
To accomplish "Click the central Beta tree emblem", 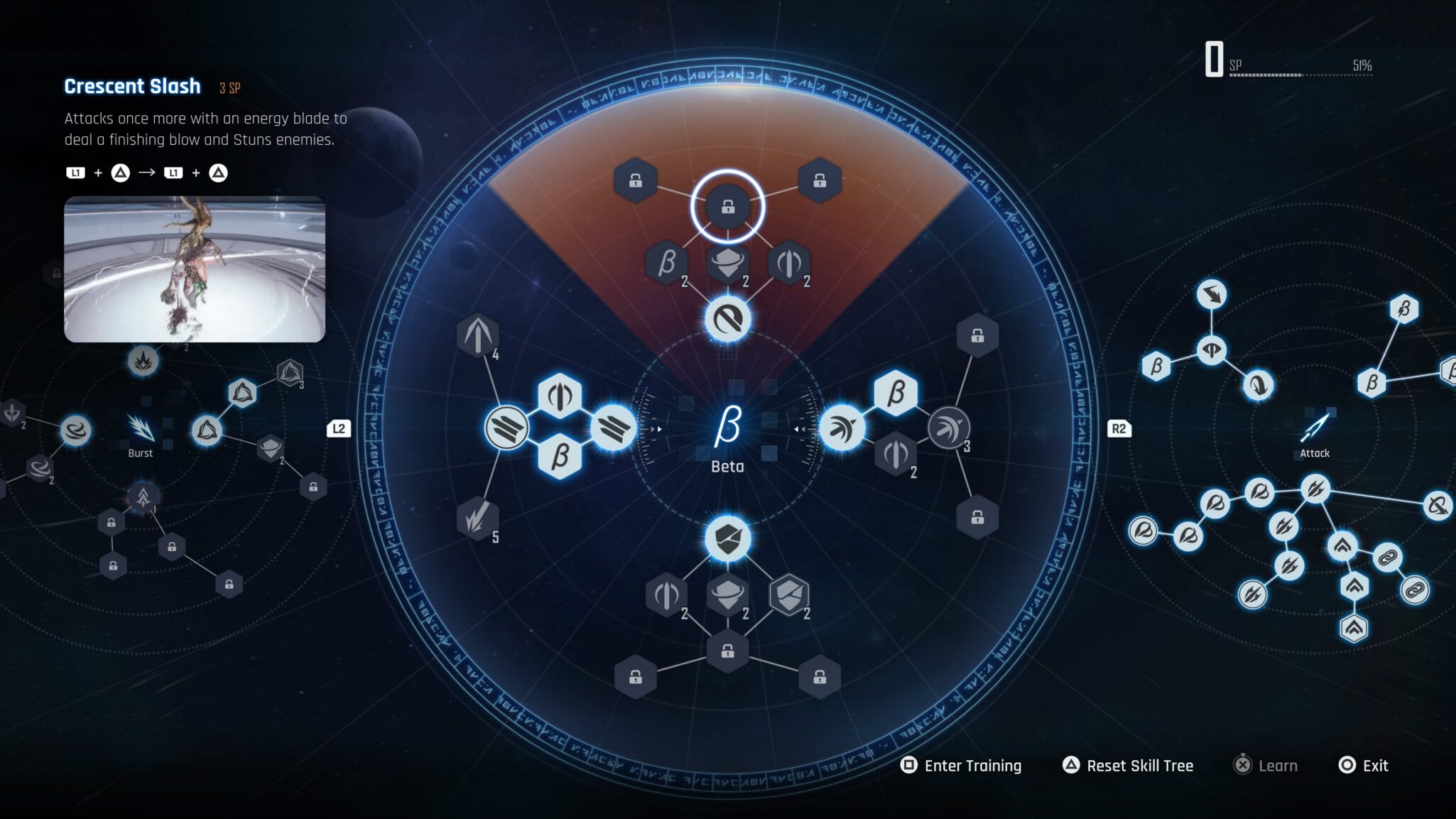I will 727,427.
